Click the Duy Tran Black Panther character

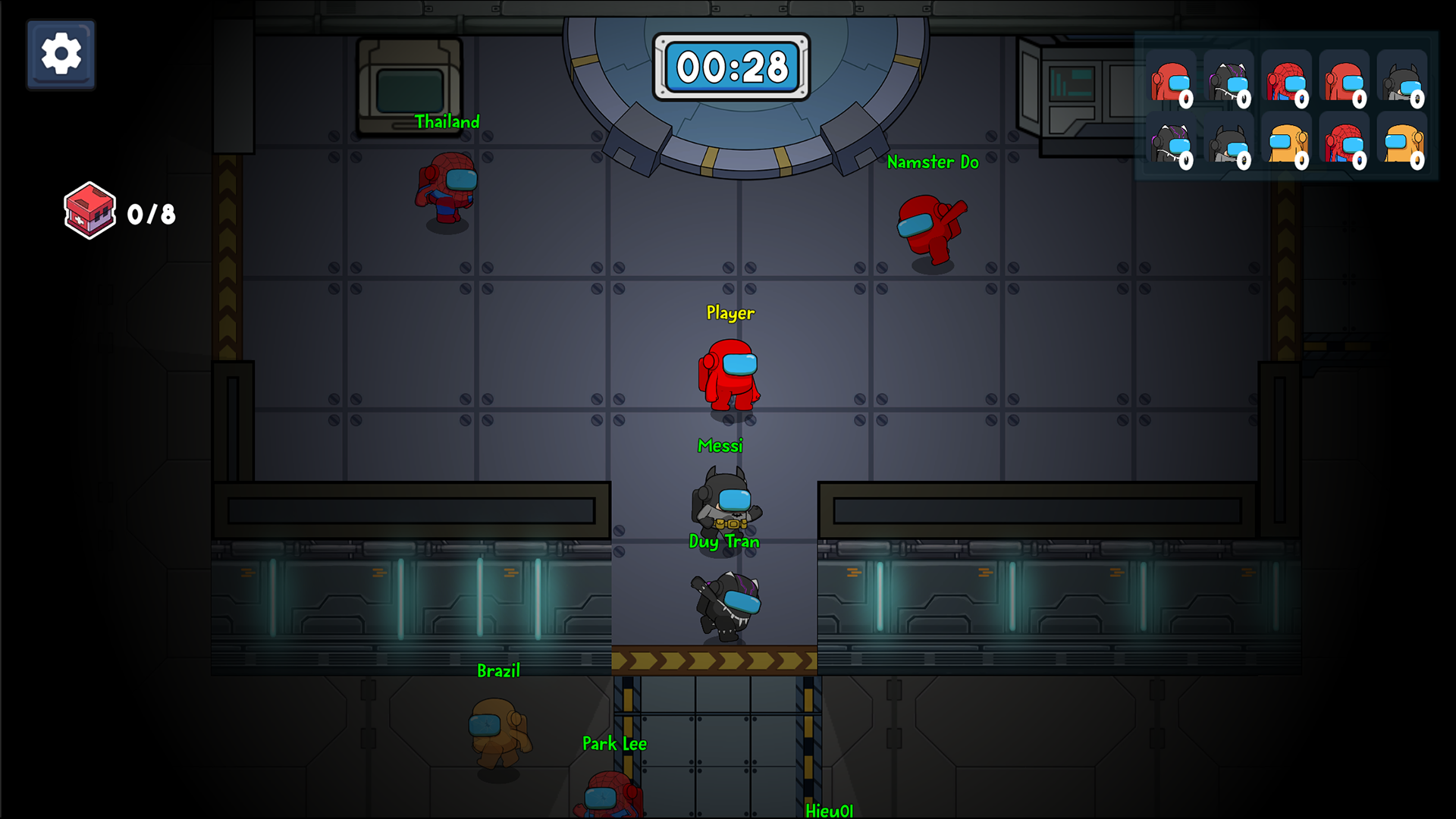[x=726, y=603]
